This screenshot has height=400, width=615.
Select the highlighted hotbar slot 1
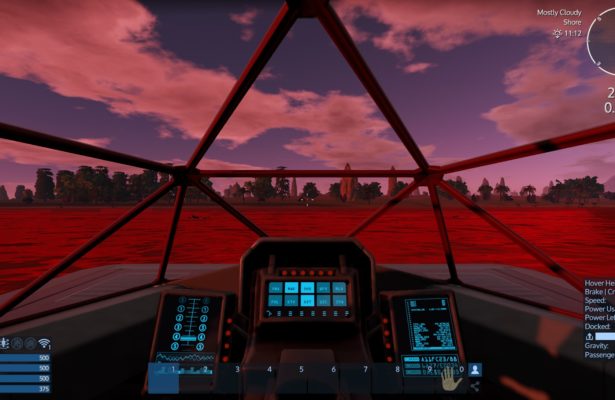click(x=164, y=377)
